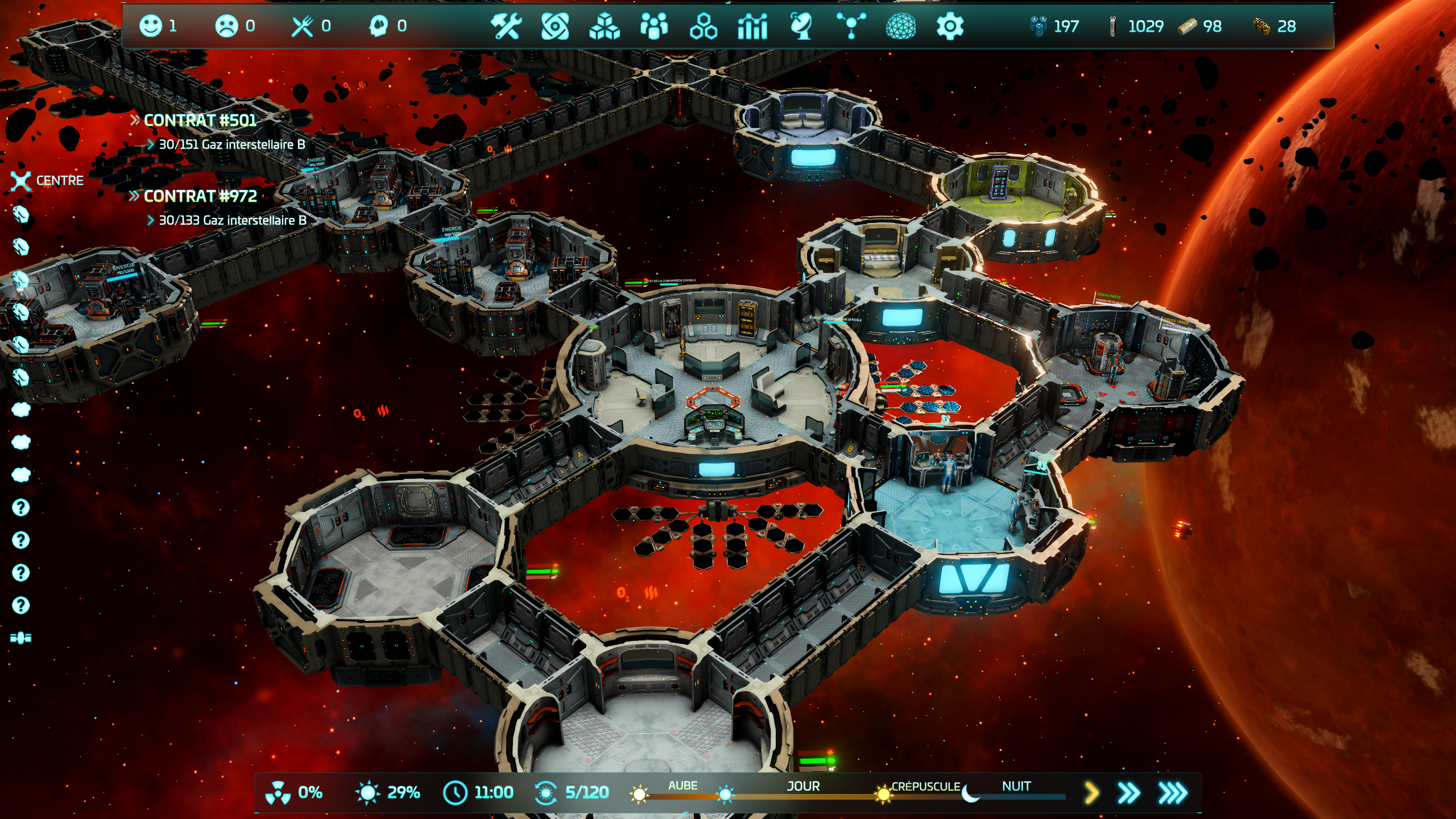The image size is (1456, 819).
Task: Open the stacked cubes resources menu
Action: point(604,26)
